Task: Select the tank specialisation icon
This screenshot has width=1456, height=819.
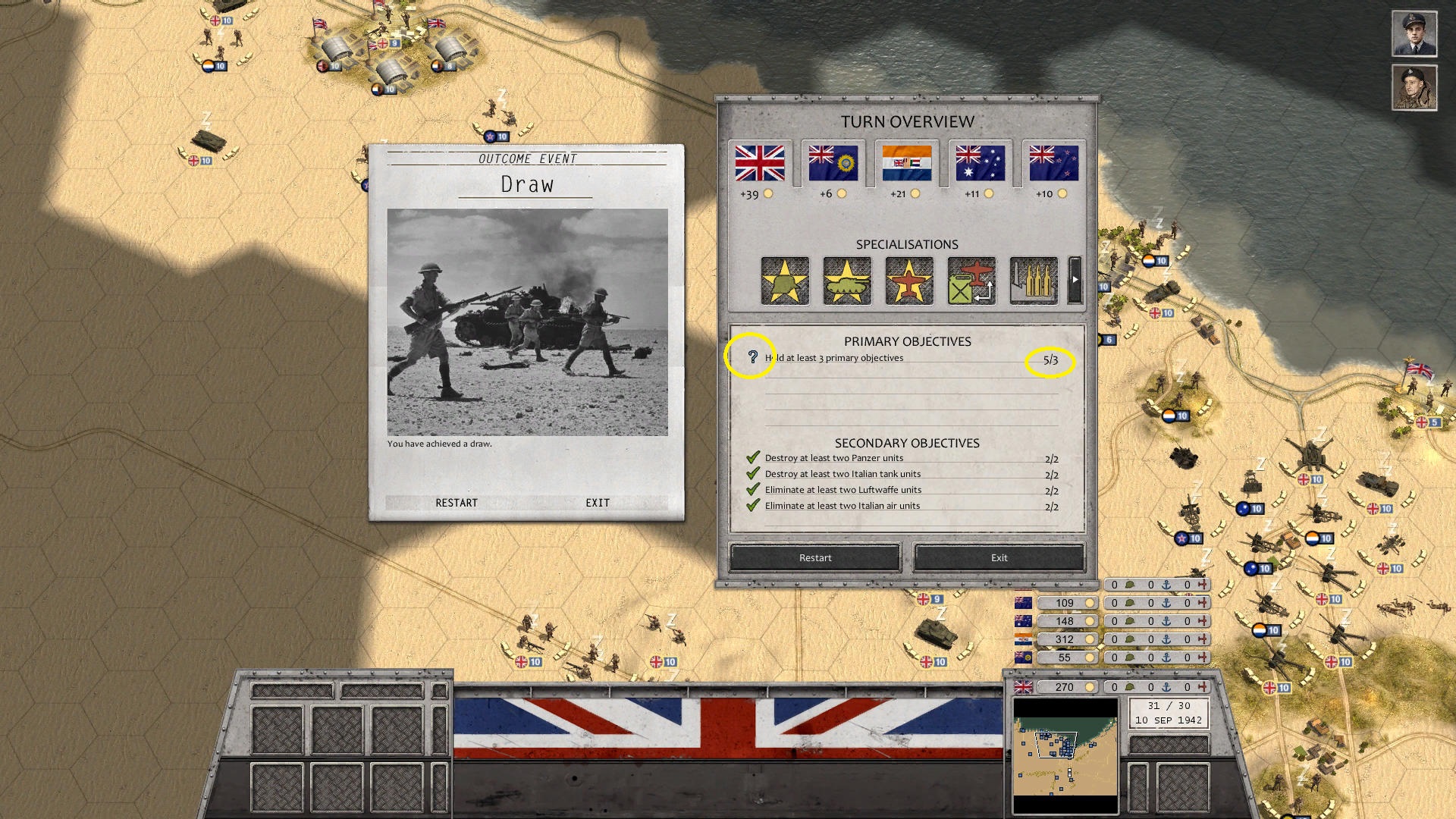Action: (x=847, y=281)
